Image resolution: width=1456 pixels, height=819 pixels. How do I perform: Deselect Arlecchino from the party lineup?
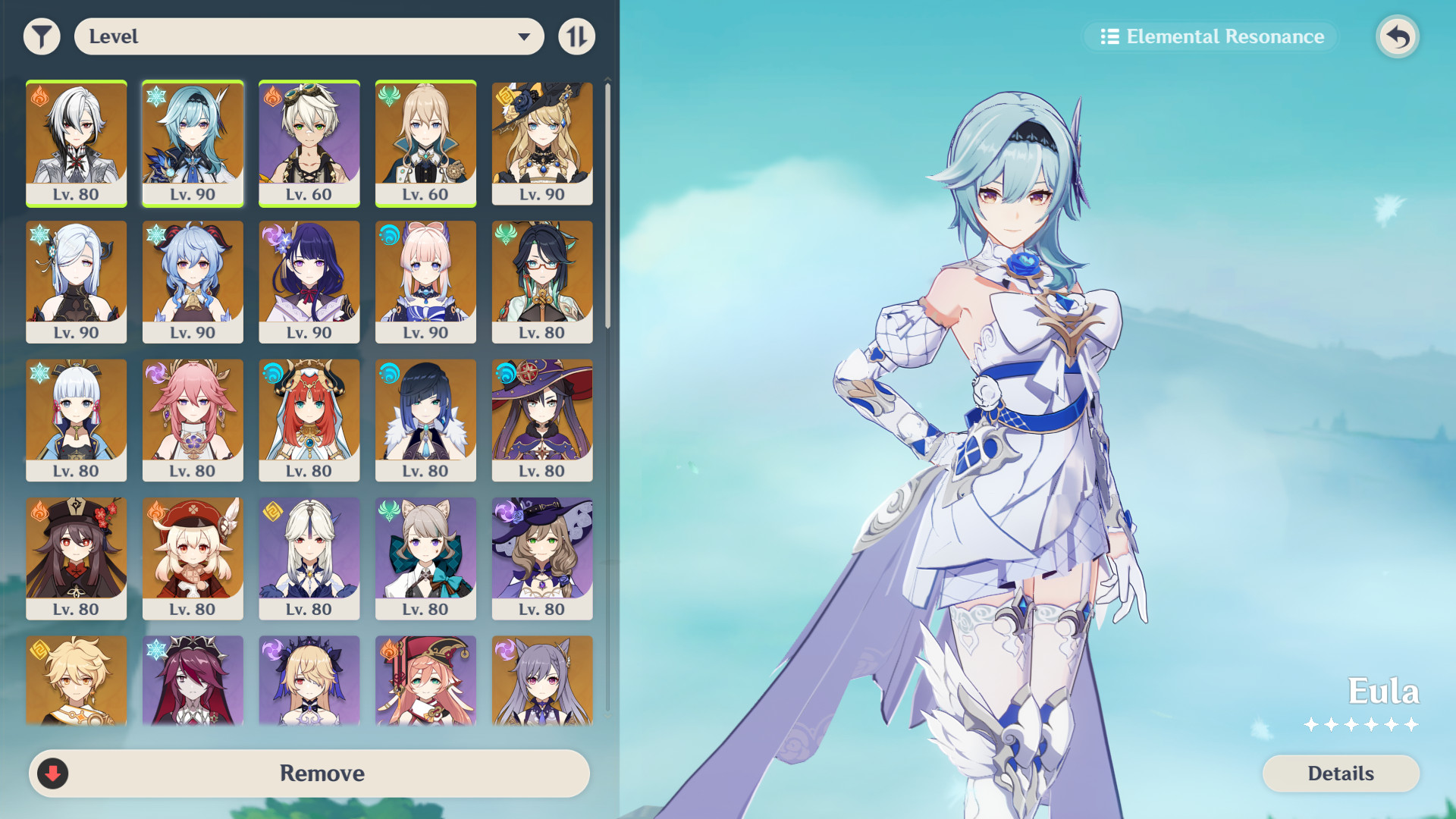(76, 144)
